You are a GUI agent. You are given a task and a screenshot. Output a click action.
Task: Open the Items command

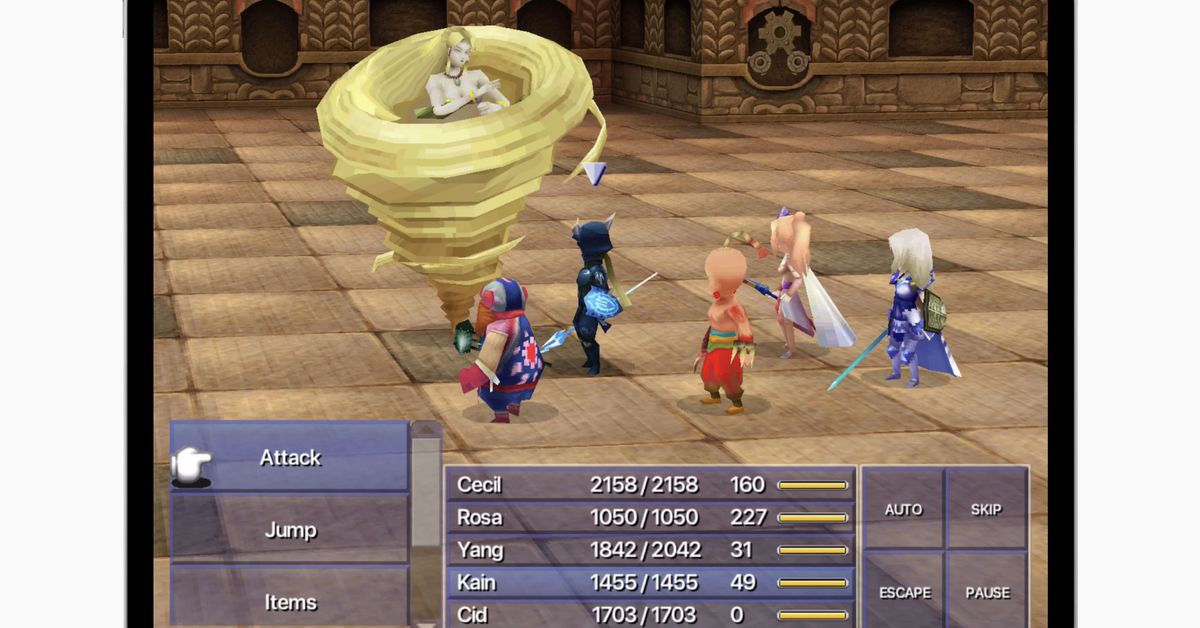coord(290,601)
